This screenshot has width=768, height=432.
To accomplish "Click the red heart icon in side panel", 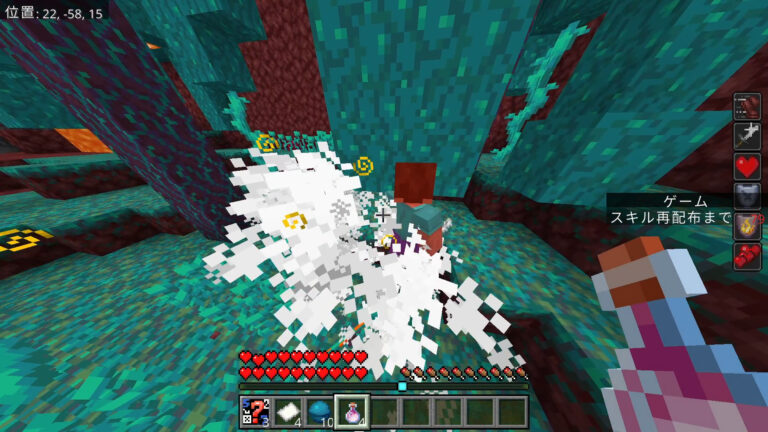I will click(747, 165).
